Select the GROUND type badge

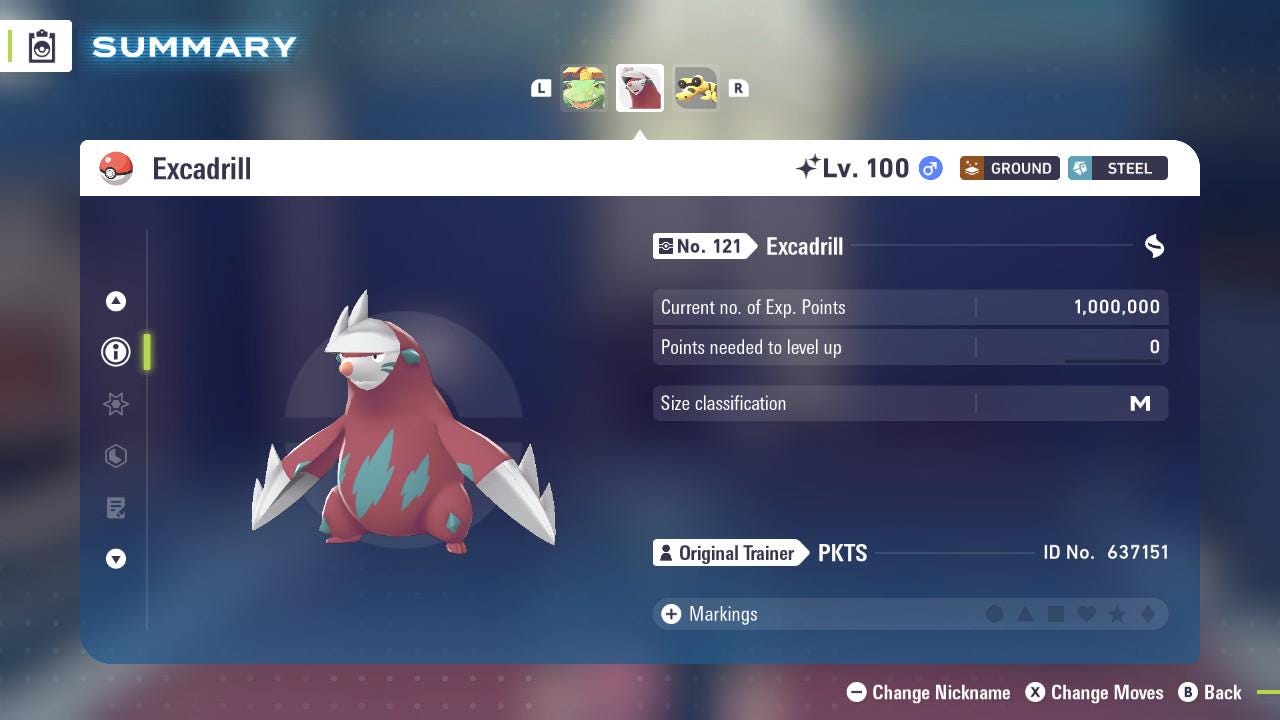[x=1009, y=168]
